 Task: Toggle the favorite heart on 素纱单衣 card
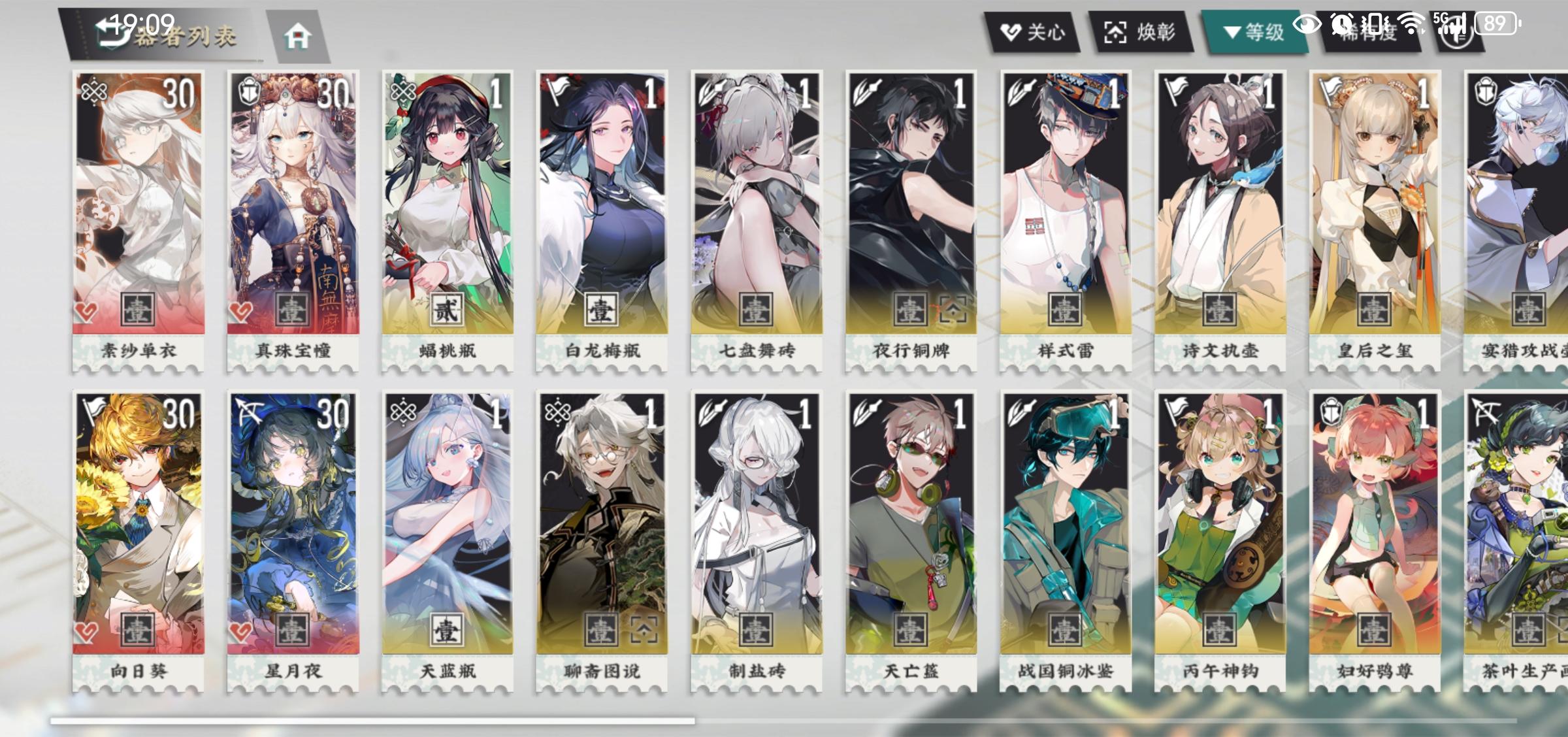(x=85, y=312)
